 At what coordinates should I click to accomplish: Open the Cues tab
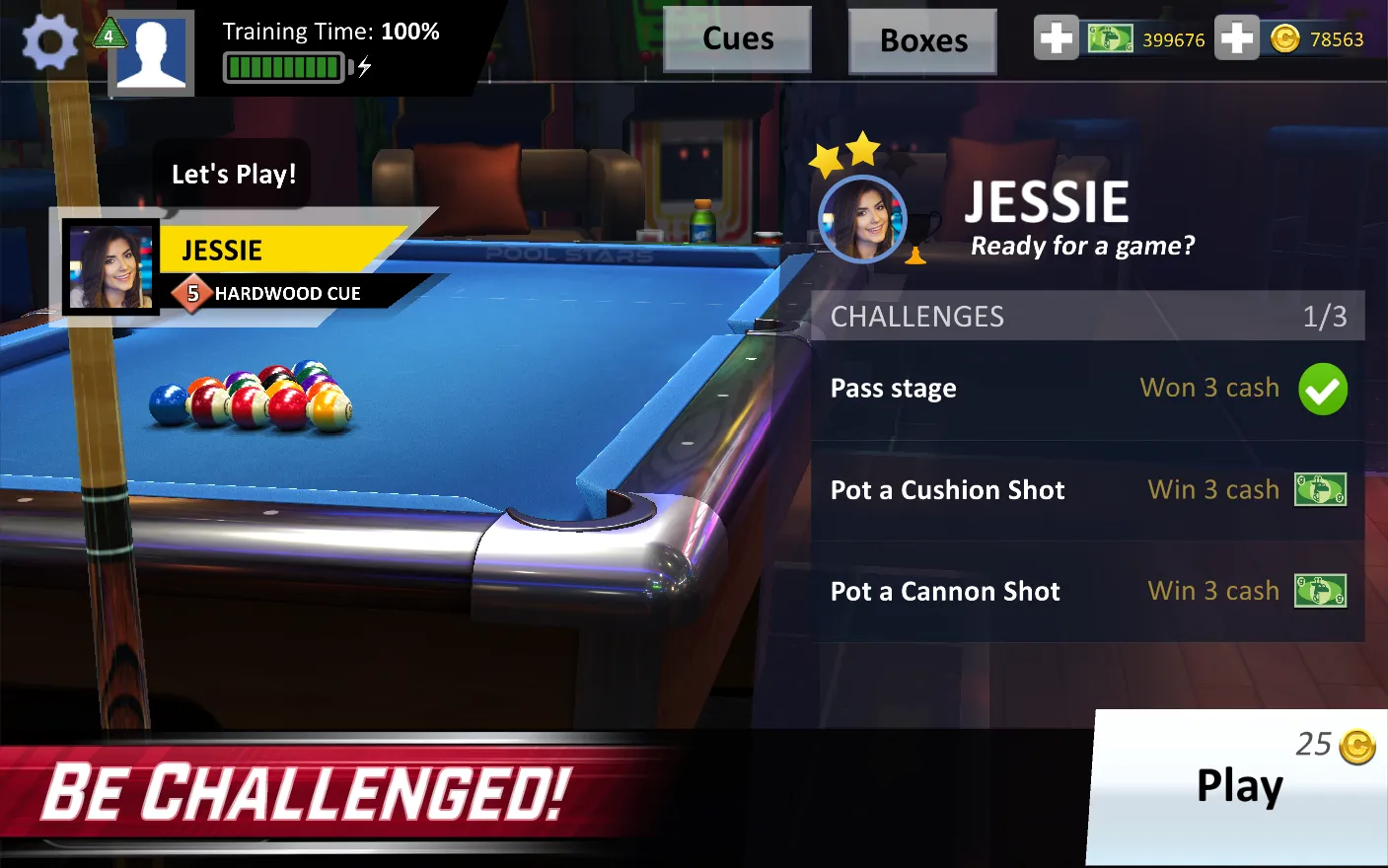[737, 38]
